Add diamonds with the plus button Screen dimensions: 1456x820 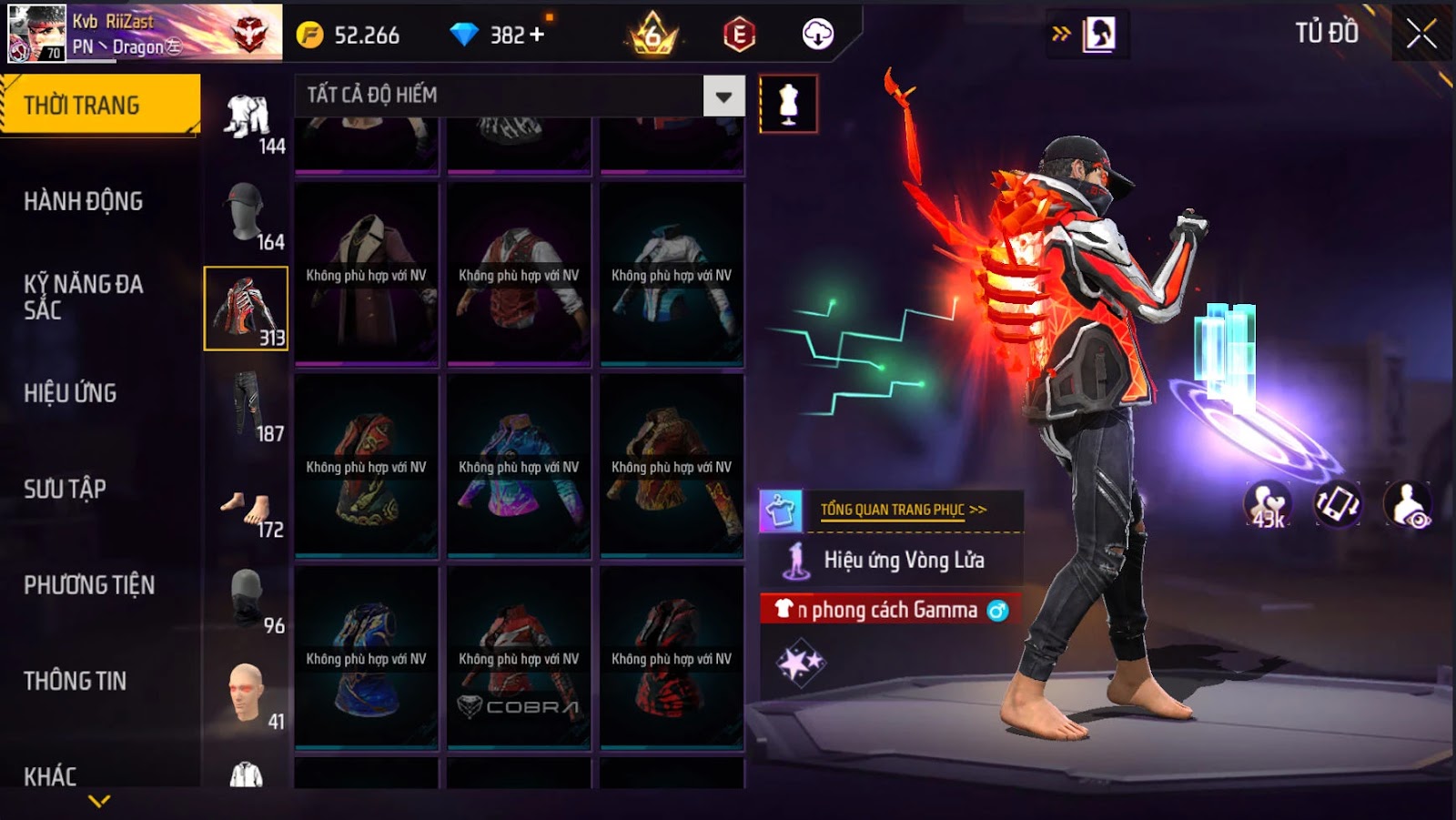(x=537, y=35)
